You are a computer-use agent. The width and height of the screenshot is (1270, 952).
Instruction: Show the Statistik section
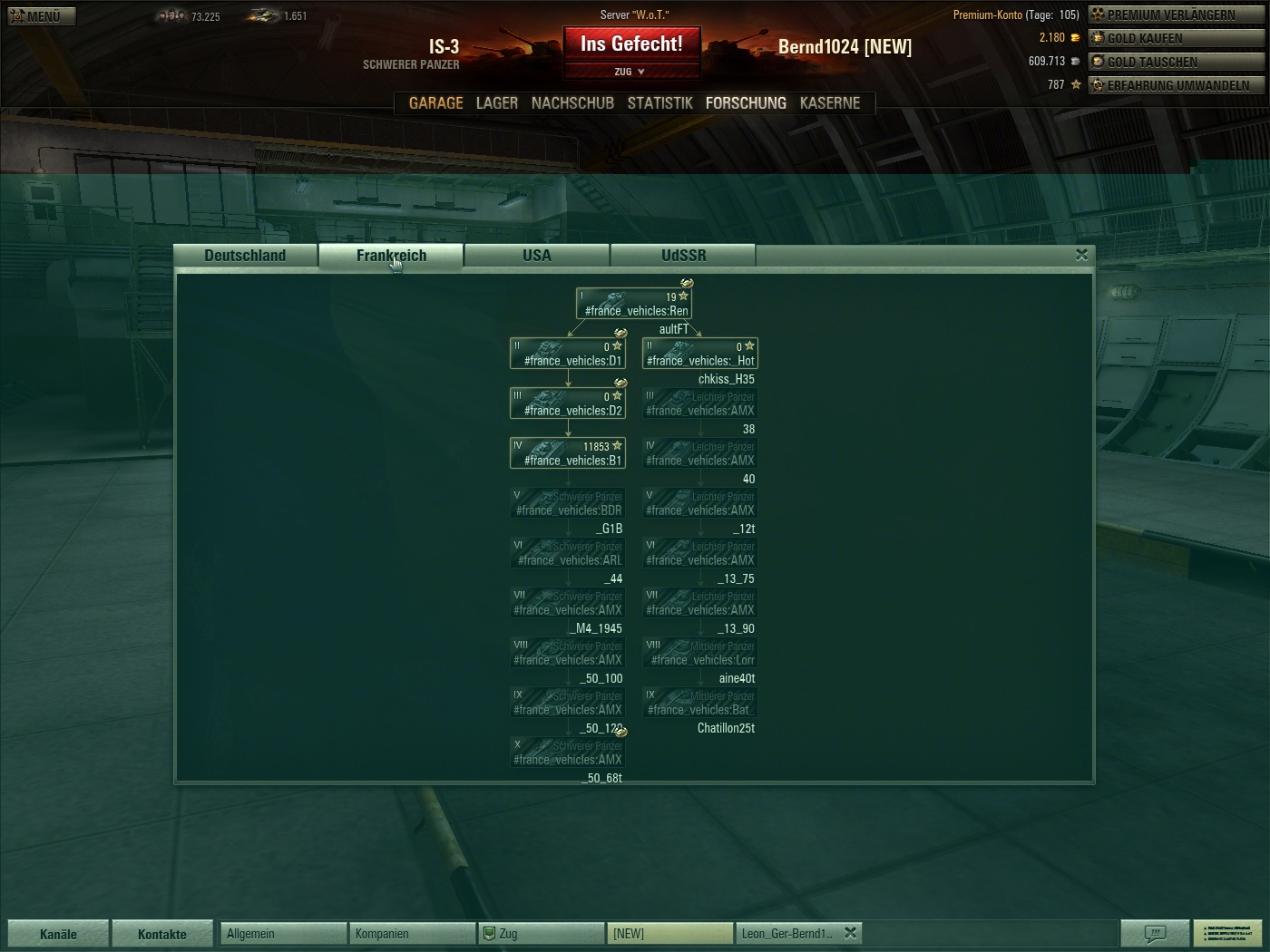coord(659,103)
